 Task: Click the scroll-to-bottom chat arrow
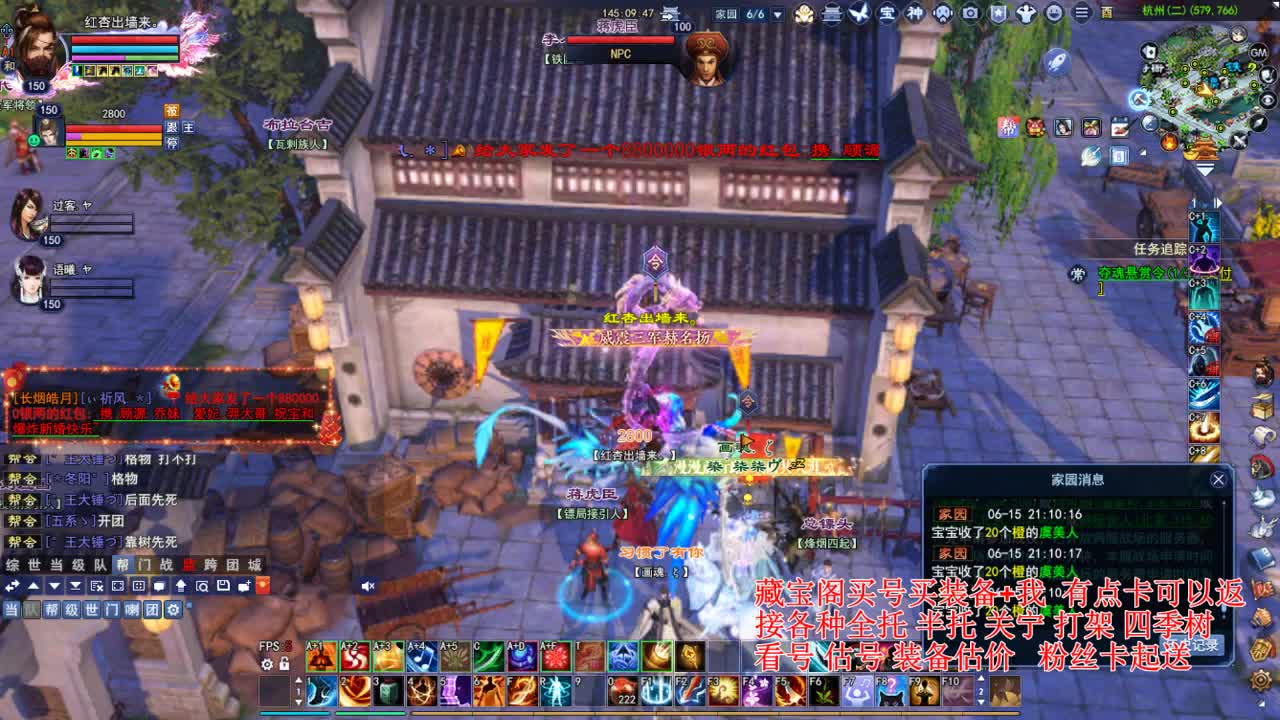click(x=76, y=585)
